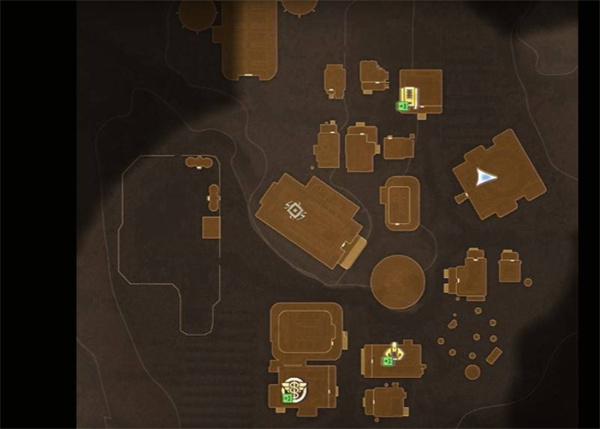
Task: Click the glowing yellow ladder-shaped marker
Action: [x=410, y=95]
